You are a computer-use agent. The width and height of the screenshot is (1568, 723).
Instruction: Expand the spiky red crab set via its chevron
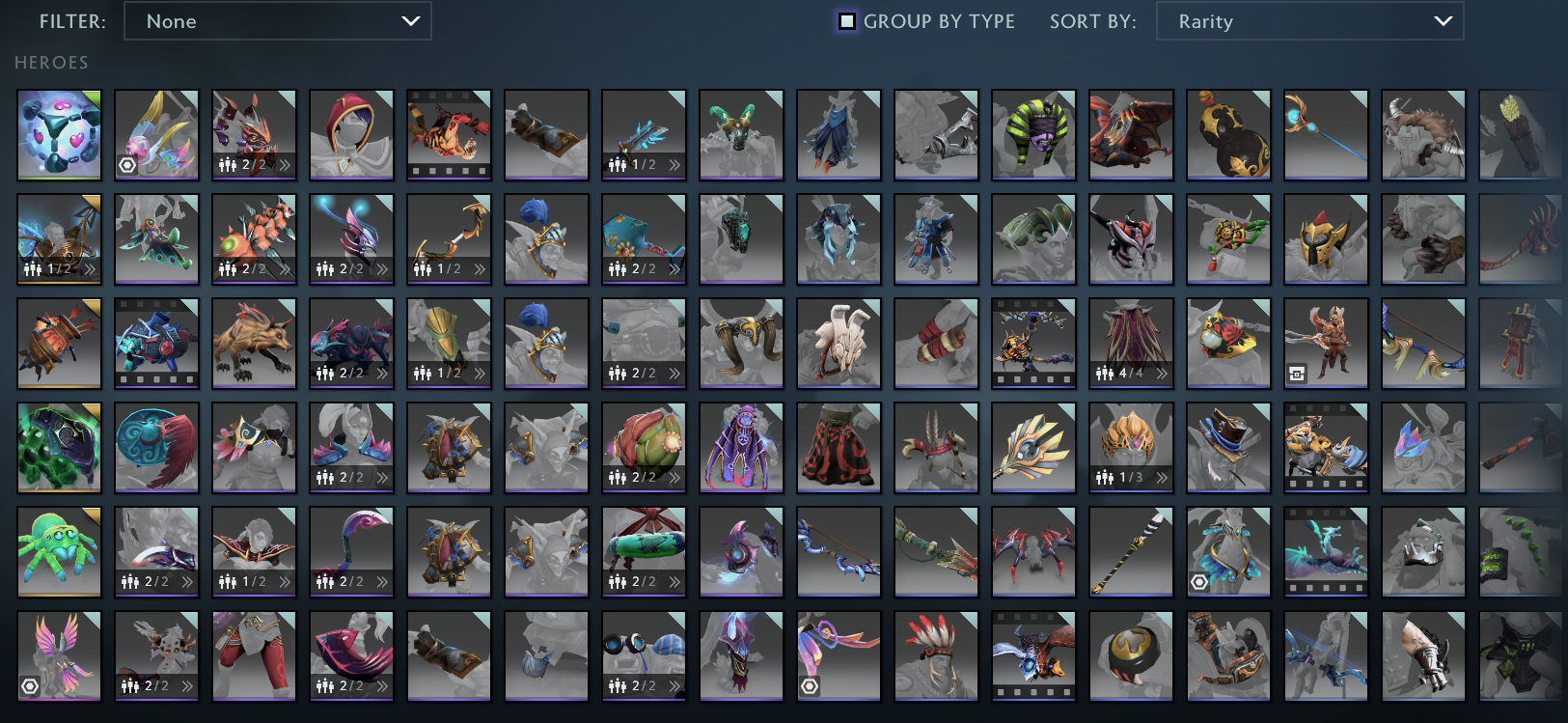(x=286, y=269)
